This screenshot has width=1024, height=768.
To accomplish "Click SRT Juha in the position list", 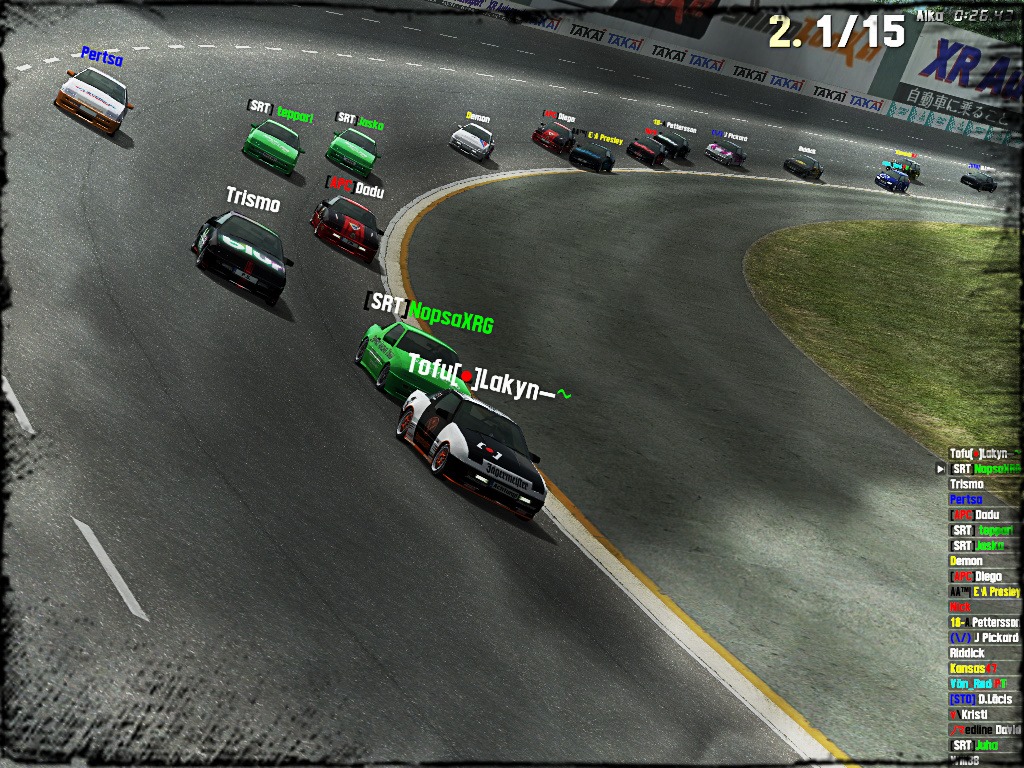I will (975, 745).
